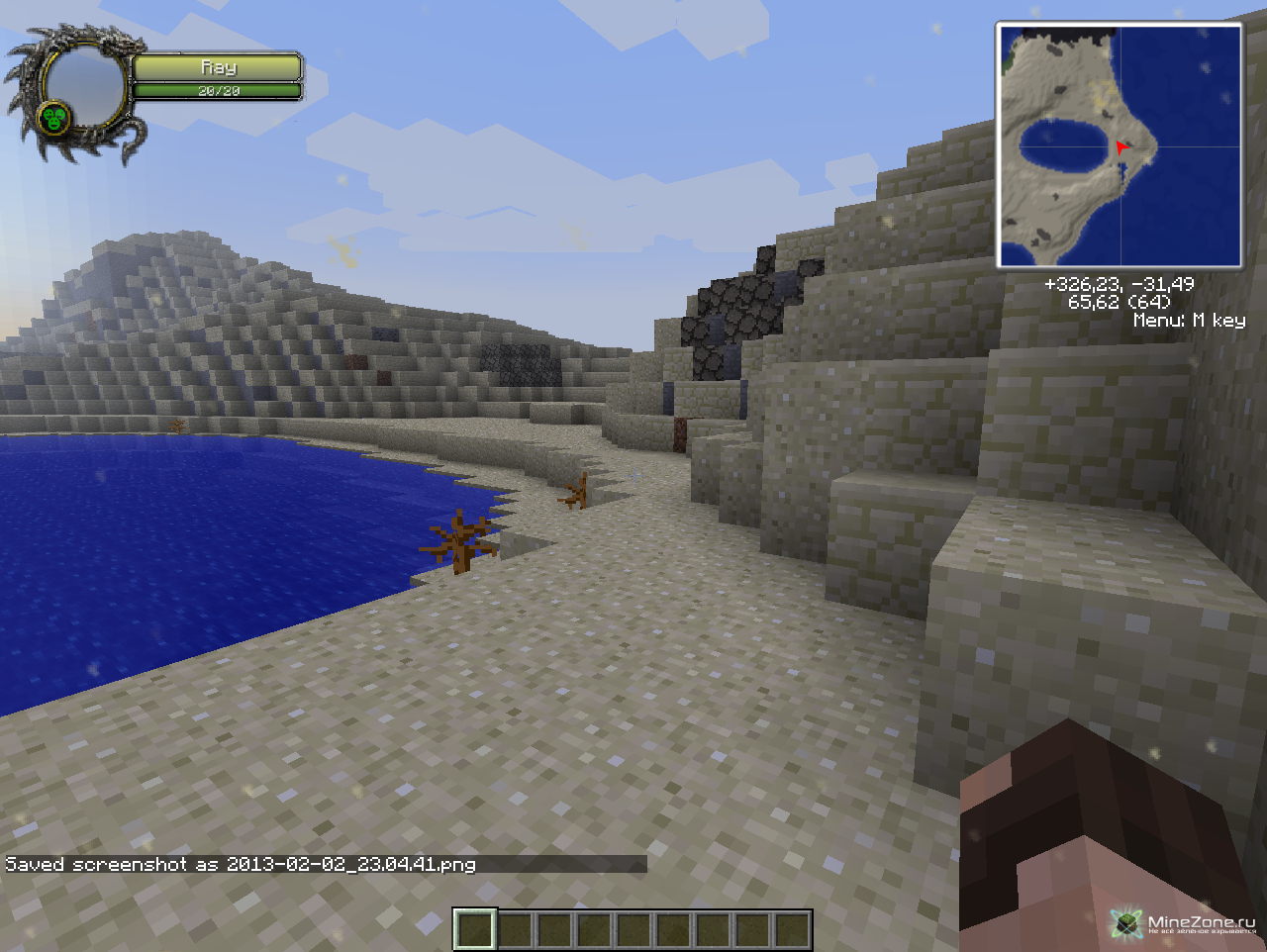Click the green creeper-face icon on portrait

pyautogui.click(x=52, y=120)
